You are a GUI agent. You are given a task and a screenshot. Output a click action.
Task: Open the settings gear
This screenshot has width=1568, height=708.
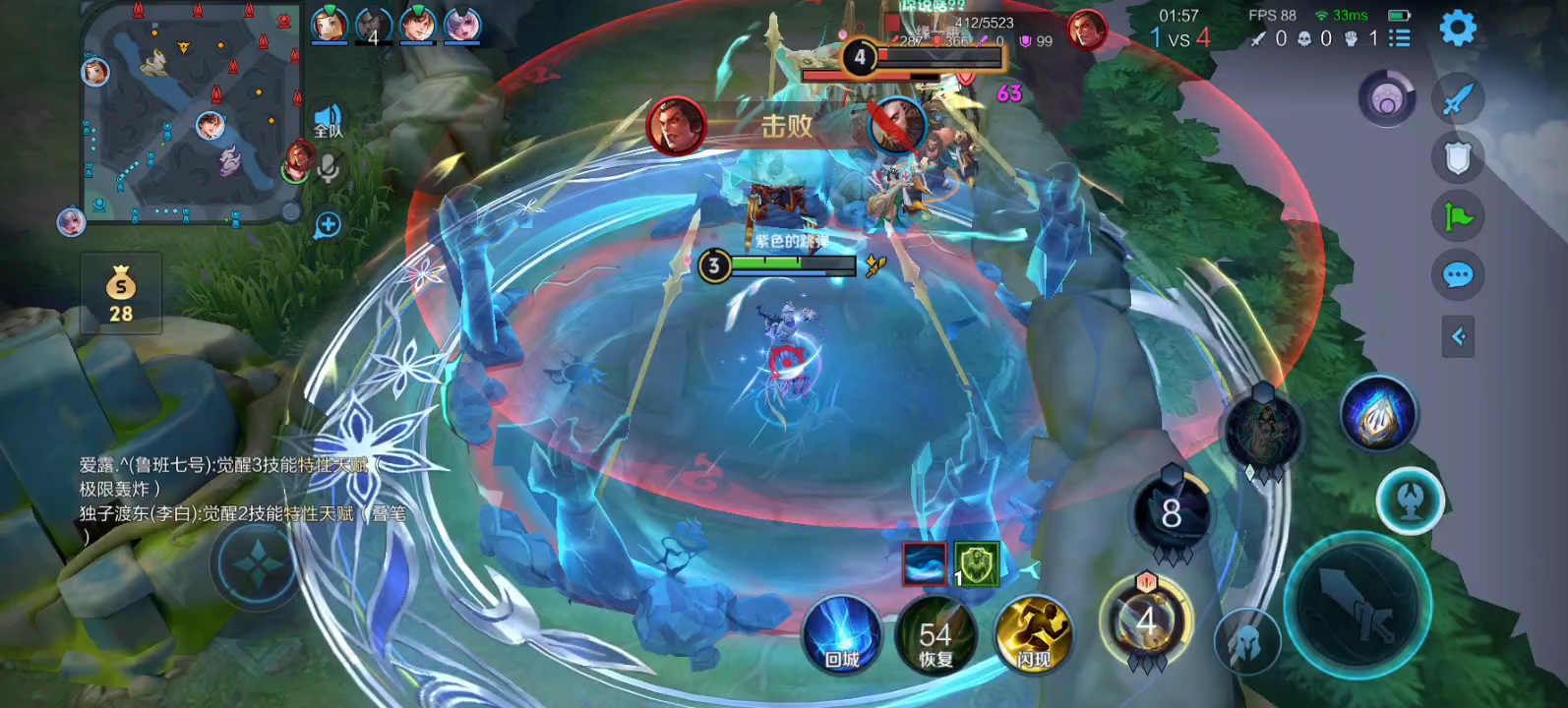click(1457, 29)
